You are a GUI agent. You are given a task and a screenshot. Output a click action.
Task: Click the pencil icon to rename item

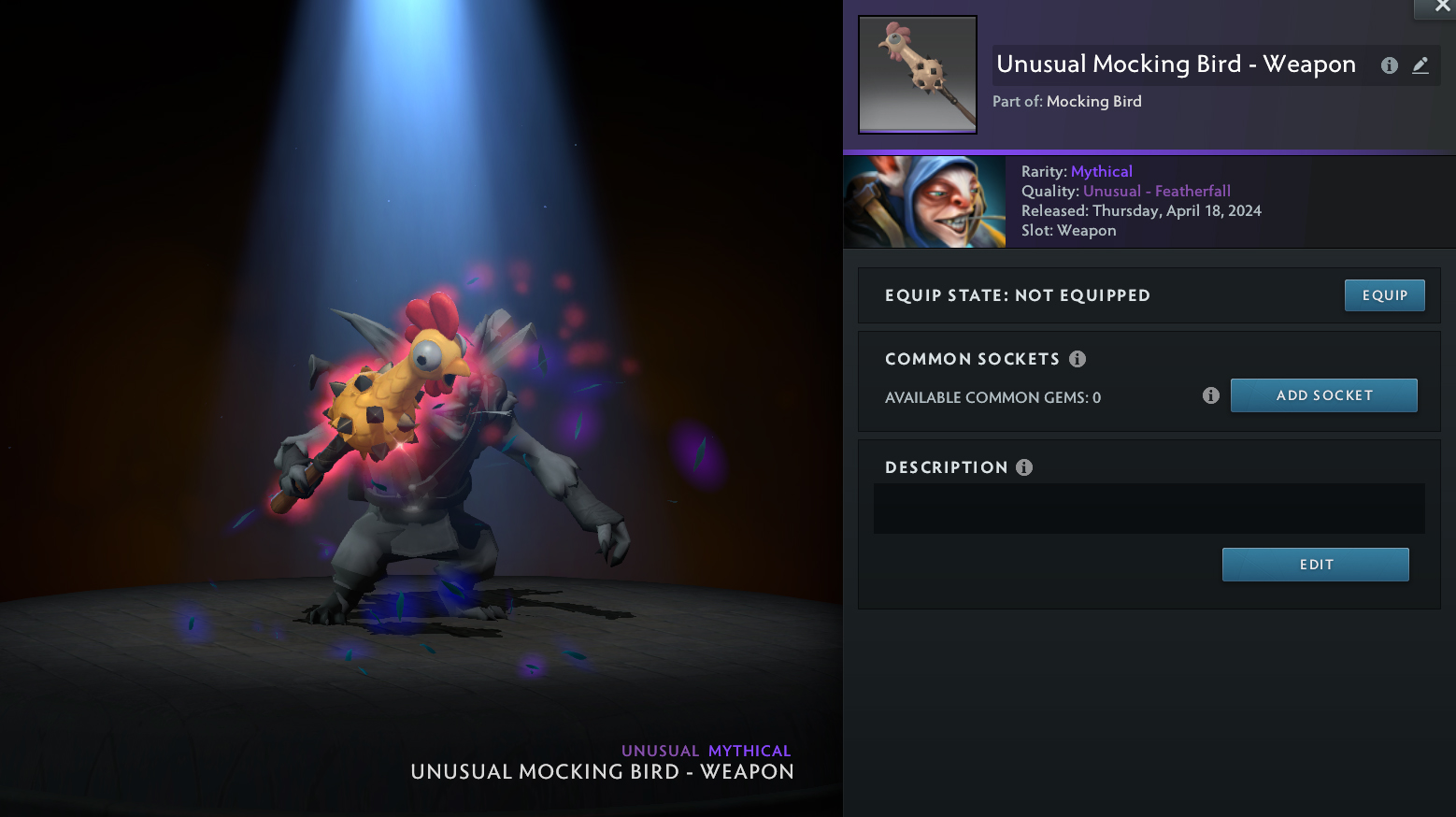click(x=1420, y=65)
